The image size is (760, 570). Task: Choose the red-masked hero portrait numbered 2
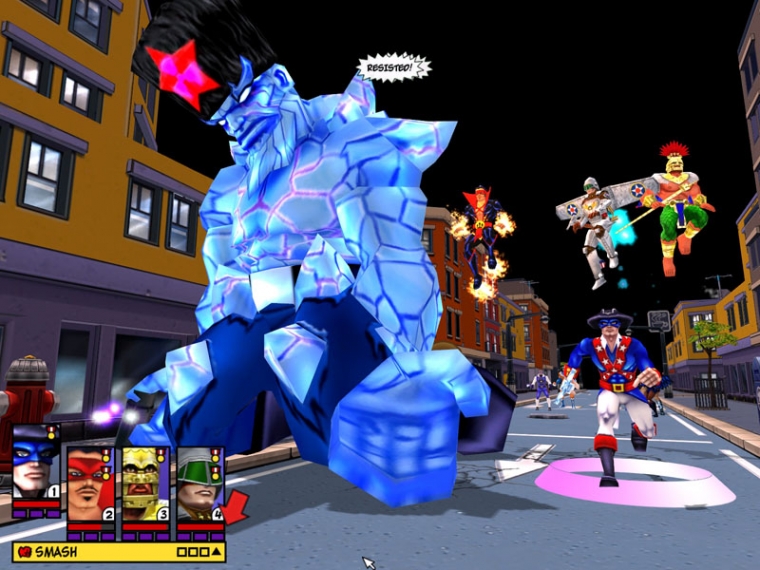[x=91, y=482]
